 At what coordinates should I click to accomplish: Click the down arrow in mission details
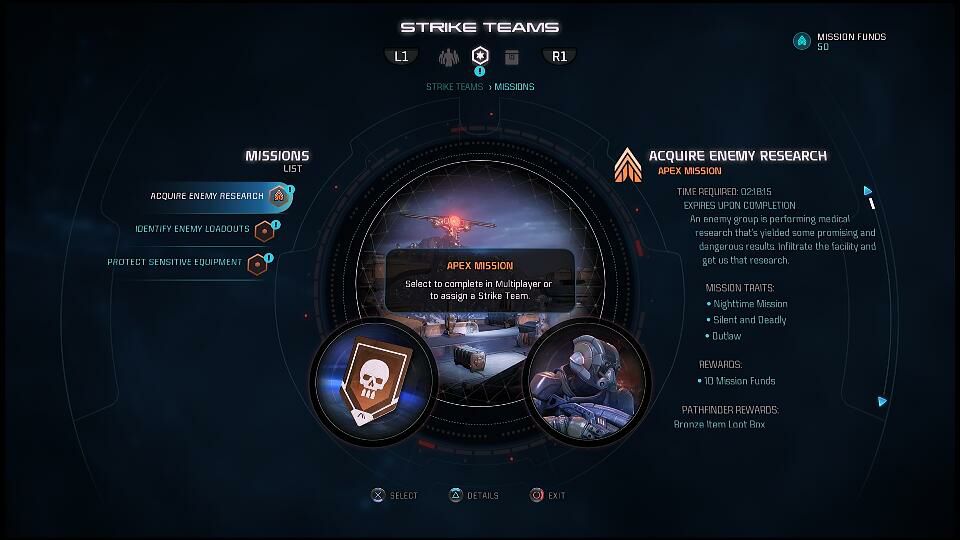point(882,402)
